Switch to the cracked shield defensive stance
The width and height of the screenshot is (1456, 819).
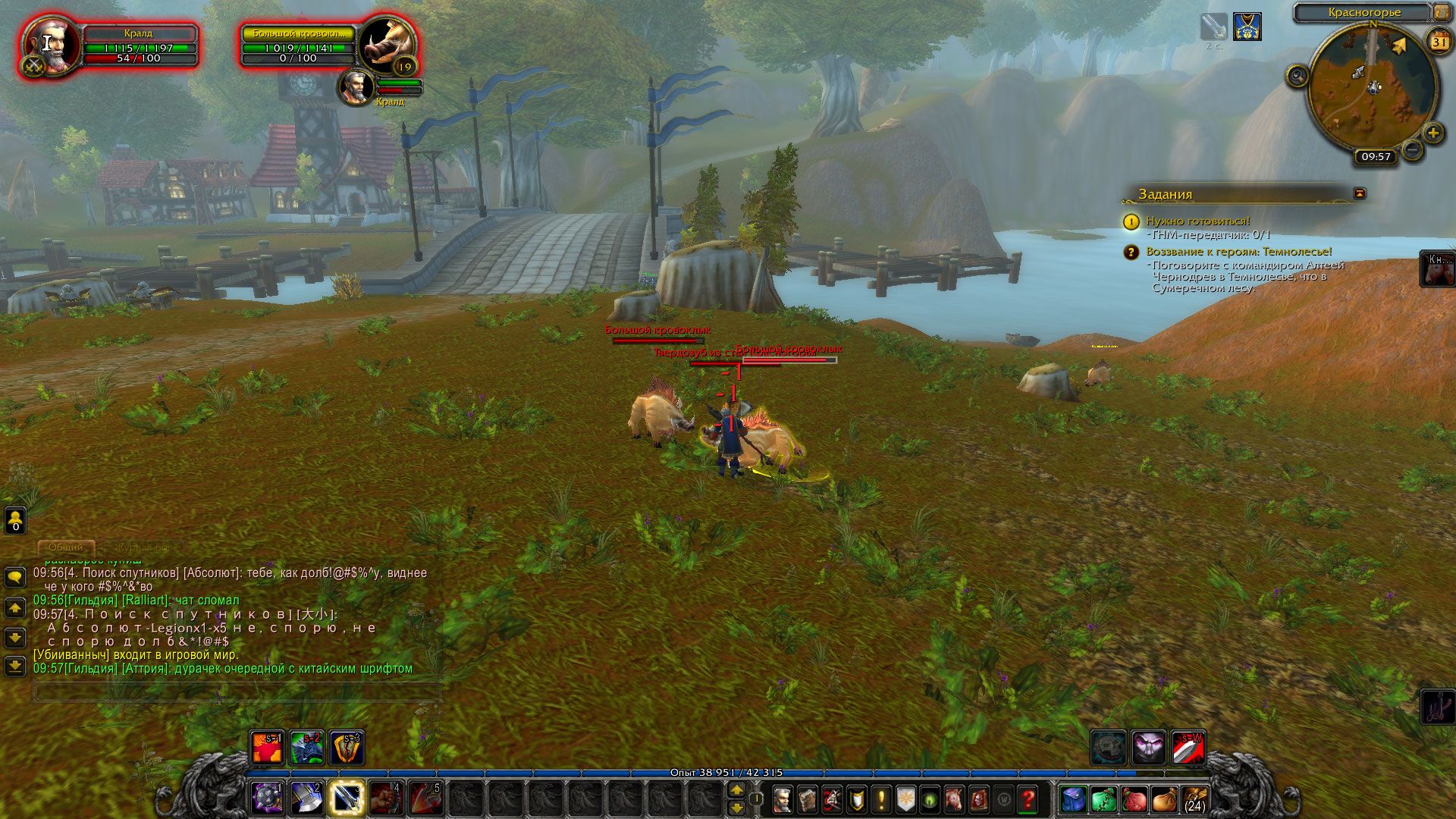pyautogui.click(x=347, y=748)
